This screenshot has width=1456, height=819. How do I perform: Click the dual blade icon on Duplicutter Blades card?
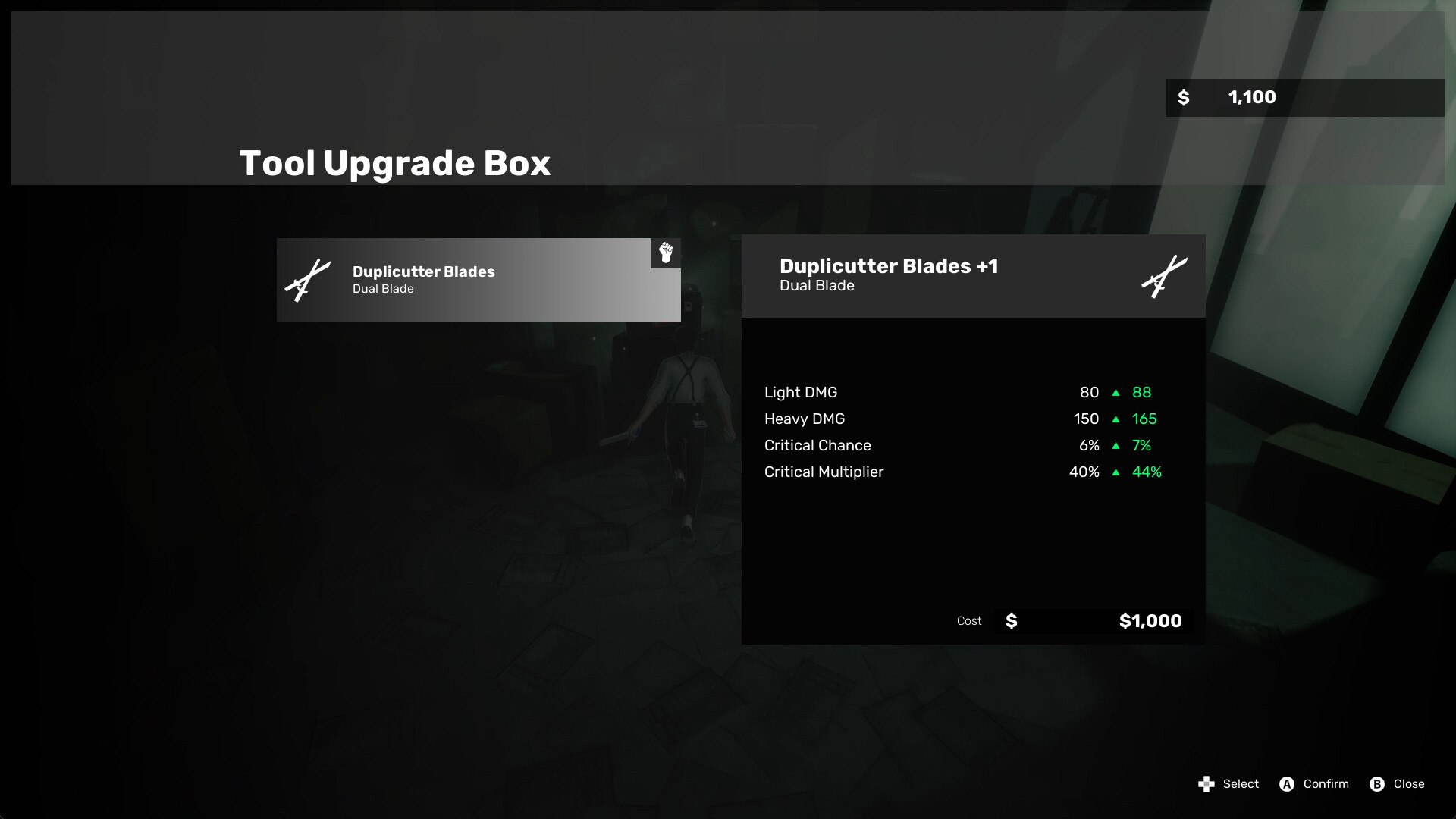point(308,279)
